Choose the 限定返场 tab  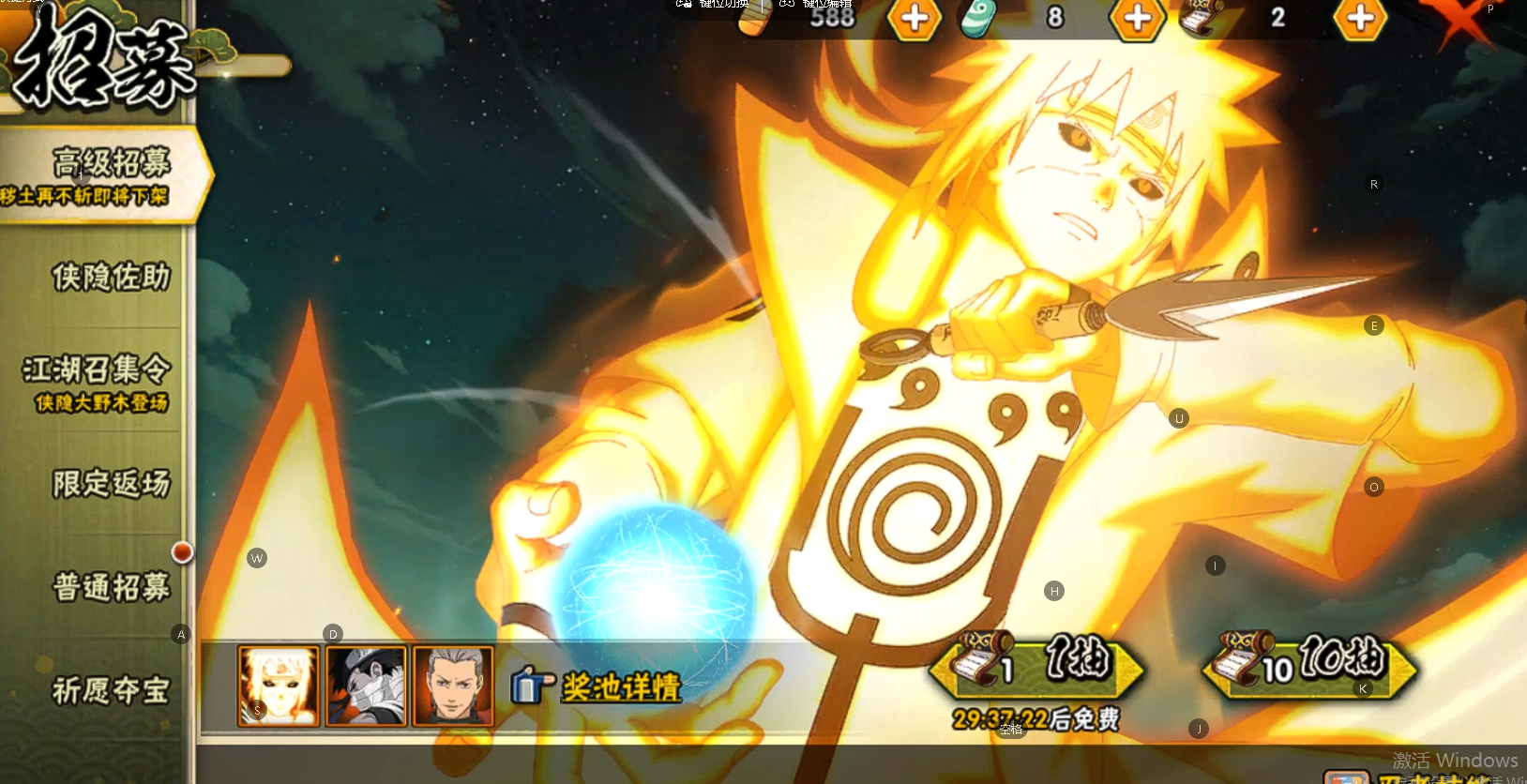coord(111,484)
